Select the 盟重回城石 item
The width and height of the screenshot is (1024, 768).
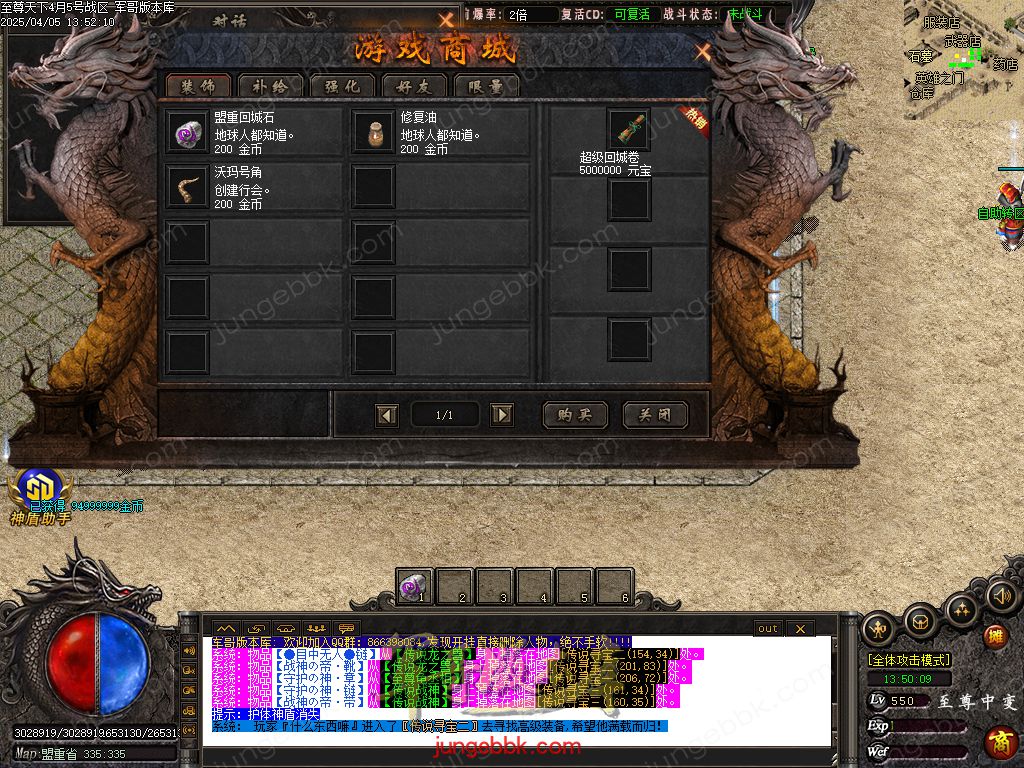(x=186, y=133)
